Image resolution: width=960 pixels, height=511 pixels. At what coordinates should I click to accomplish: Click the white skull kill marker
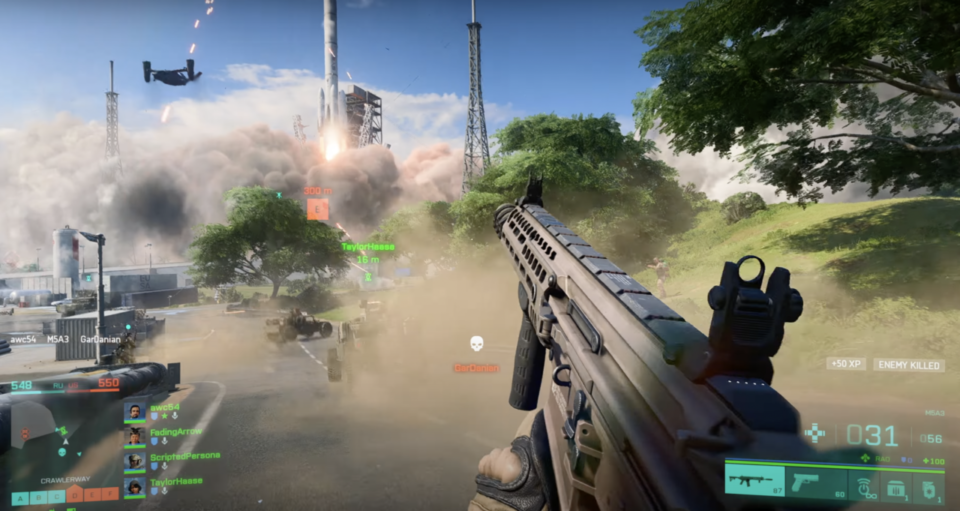coord(477,344)
